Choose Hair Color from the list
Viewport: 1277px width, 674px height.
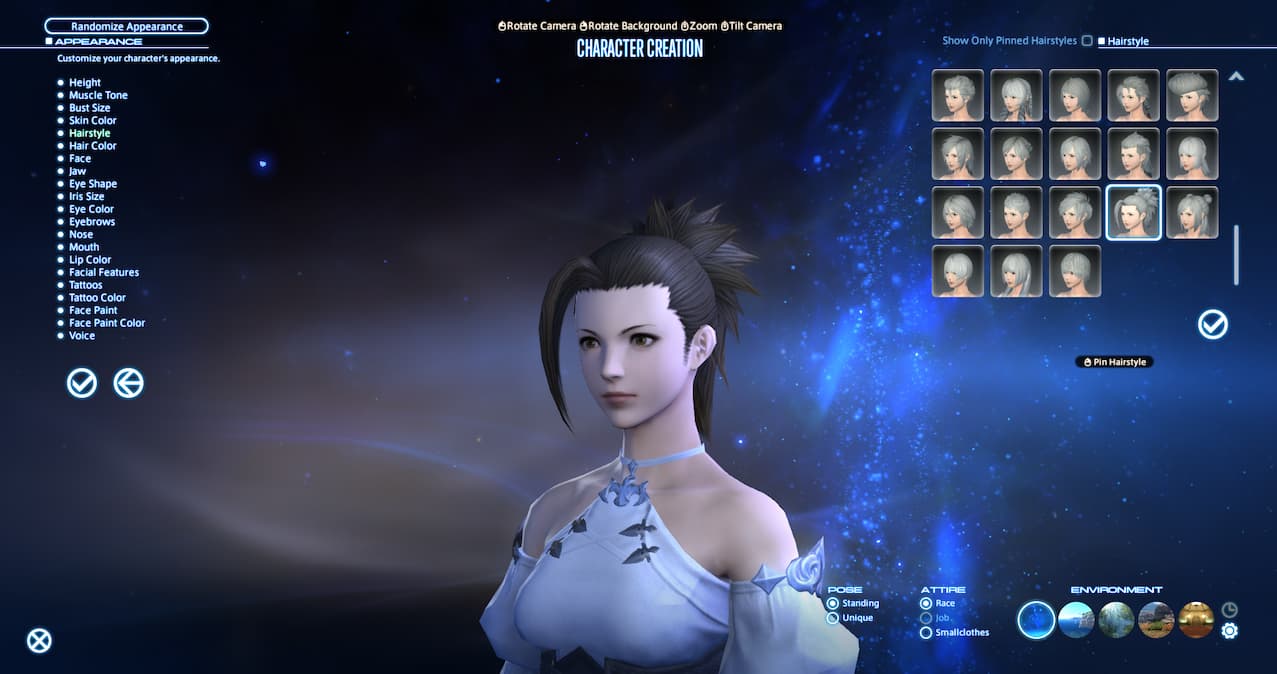pyautogui.click(x=92, y=146)
